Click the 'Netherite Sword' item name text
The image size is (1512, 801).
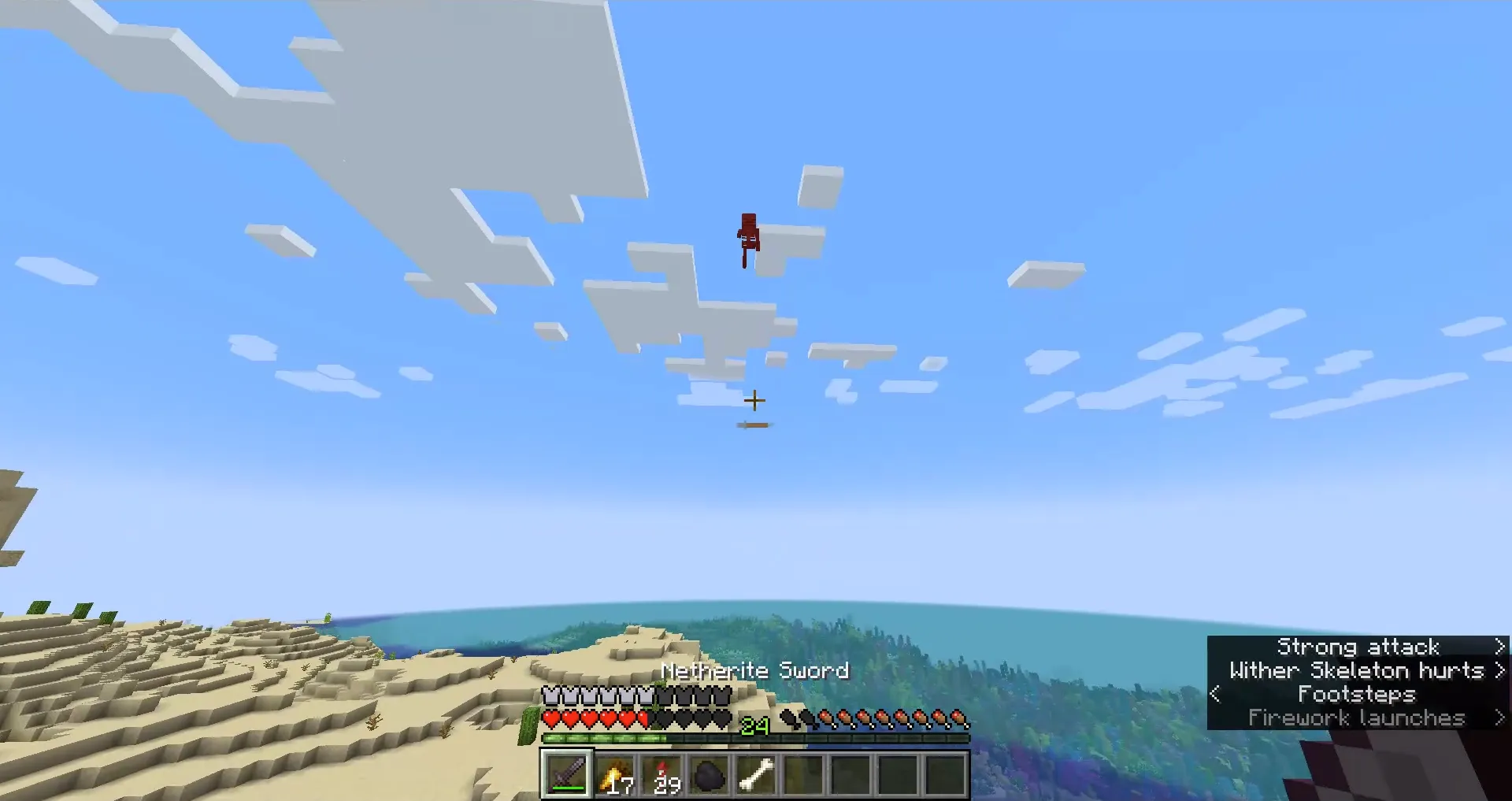(754, 670)
